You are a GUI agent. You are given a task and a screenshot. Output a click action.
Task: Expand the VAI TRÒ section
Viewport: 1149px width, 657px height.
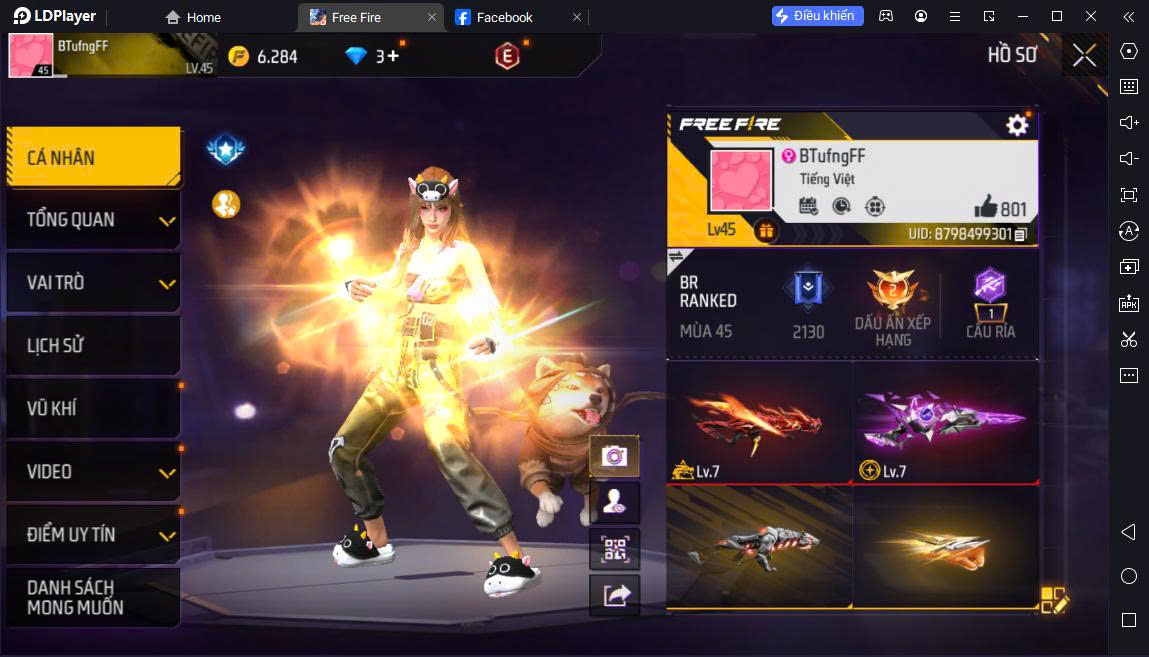(92, 283)
